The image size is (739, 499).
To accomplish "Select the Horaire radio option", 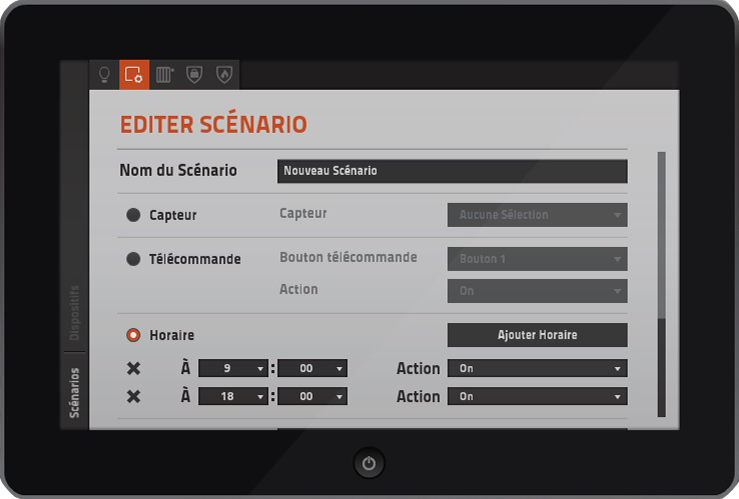I will [133, 335].
